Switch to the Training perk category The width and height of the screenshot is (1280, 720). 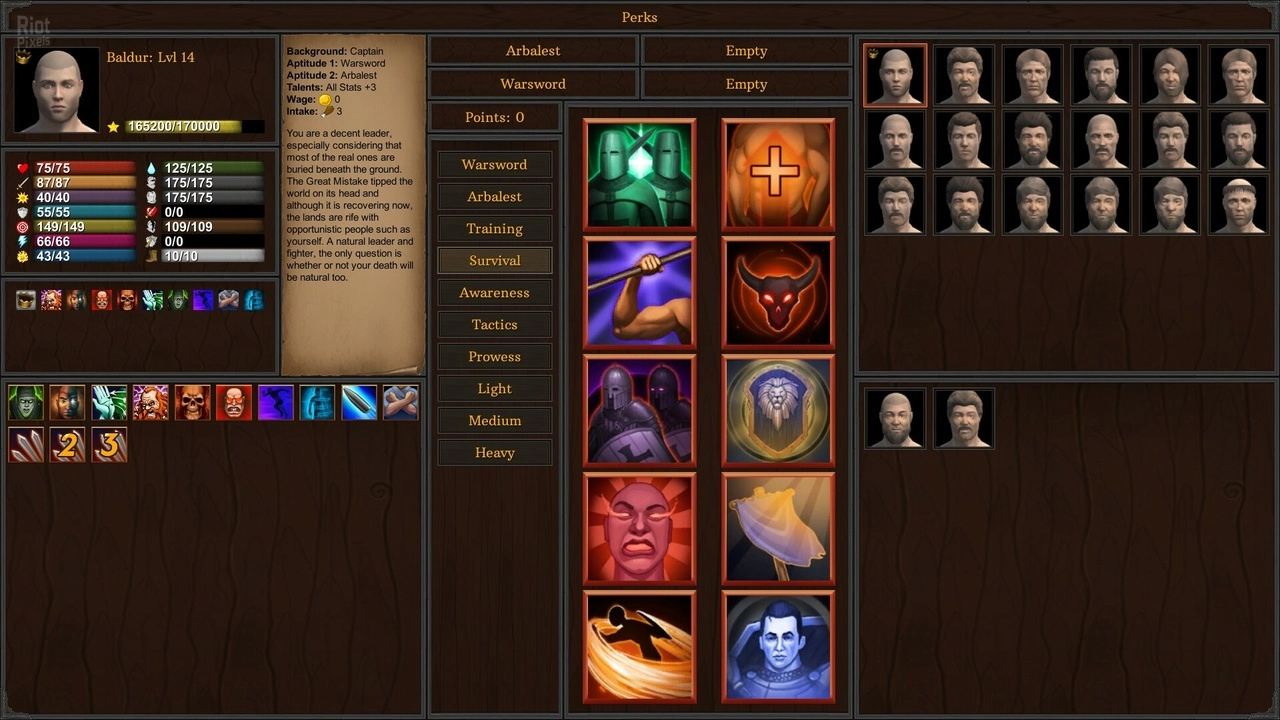tap(494, 229)
